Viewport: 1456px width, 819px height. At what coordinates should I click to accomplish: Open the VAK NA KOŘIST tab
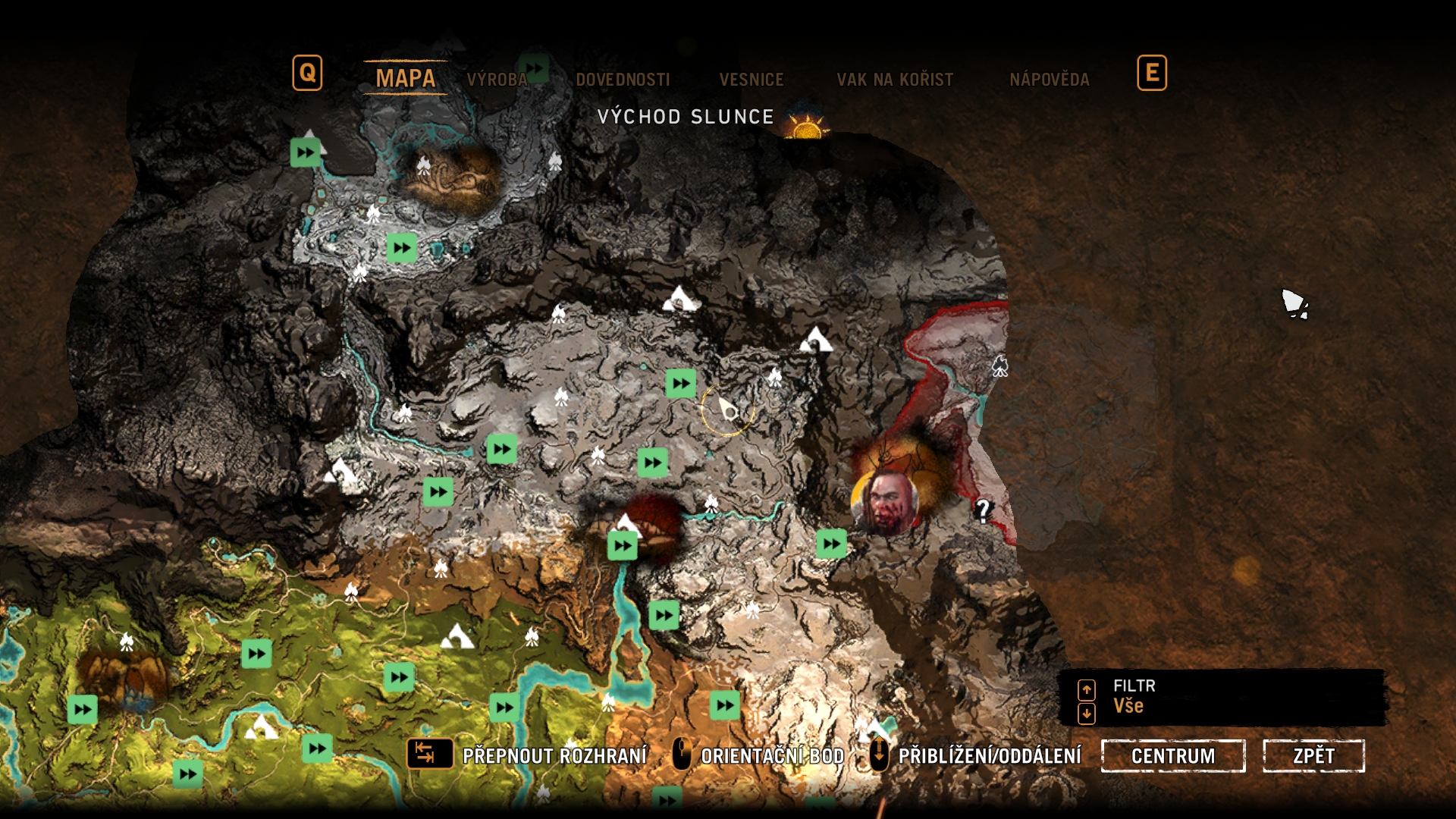tap(895, 80)
